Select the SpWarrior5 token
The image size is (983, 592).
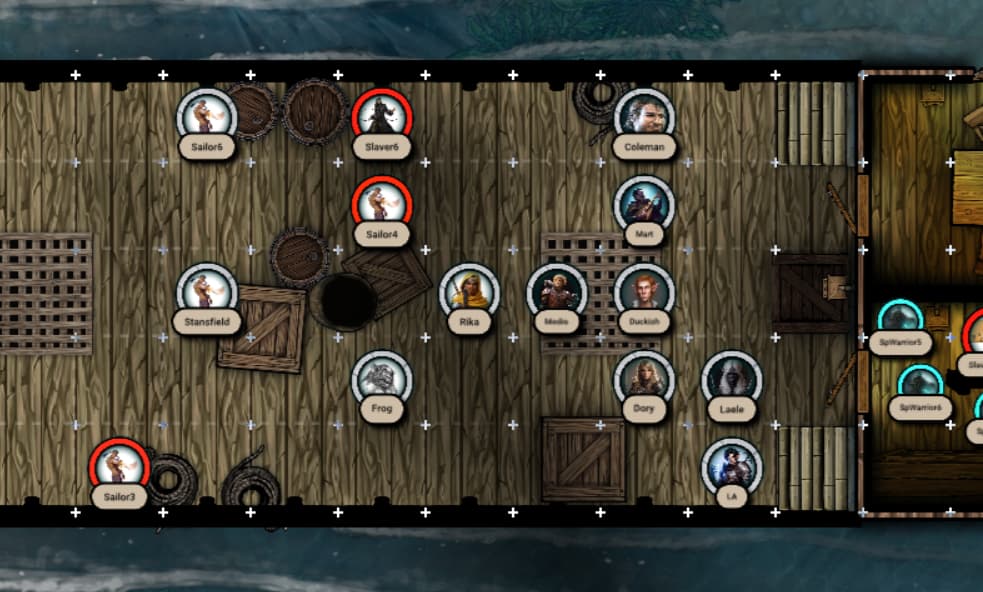(x=900, y=318)
